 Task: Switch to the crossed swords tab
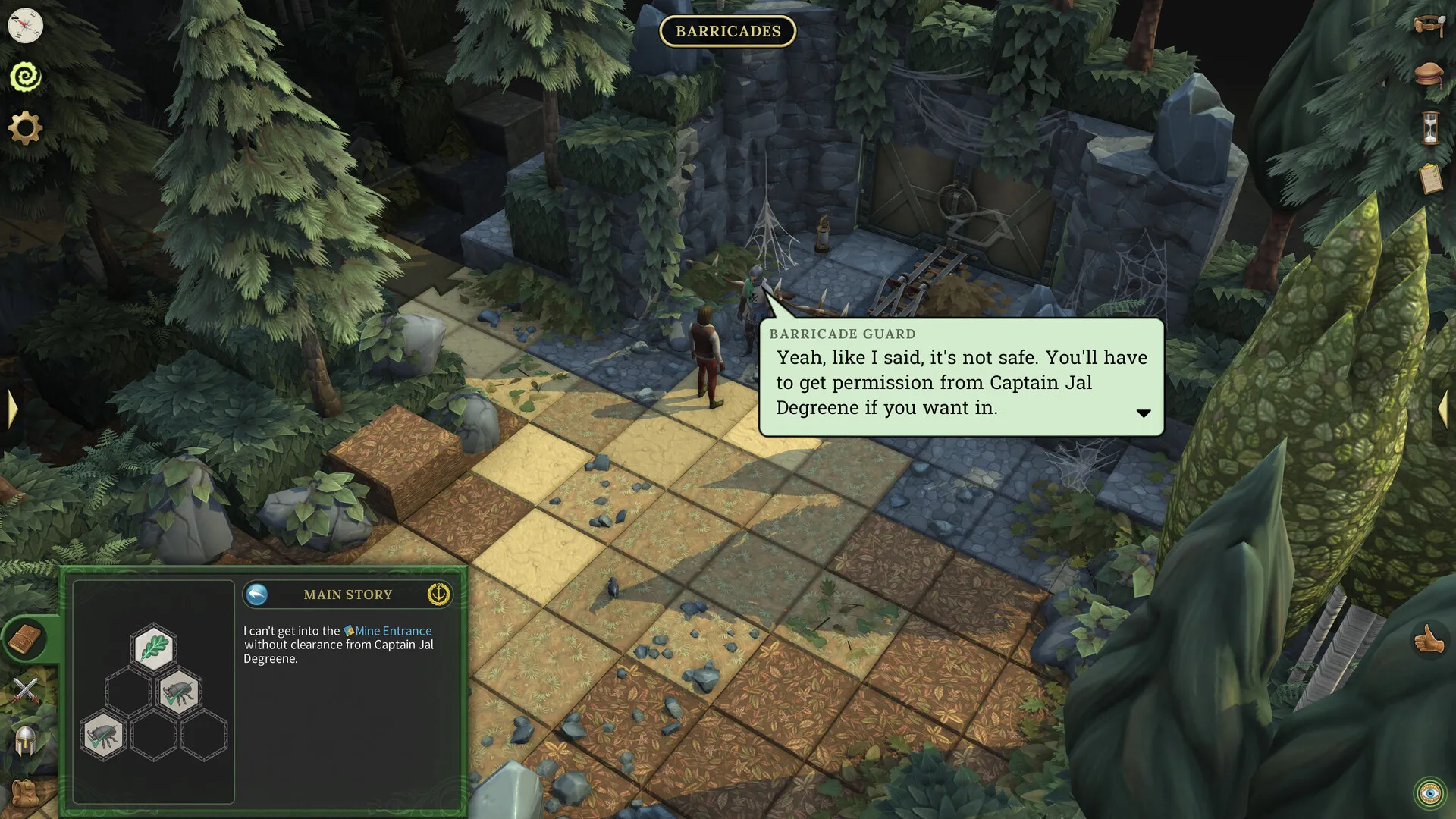(25, 690)
